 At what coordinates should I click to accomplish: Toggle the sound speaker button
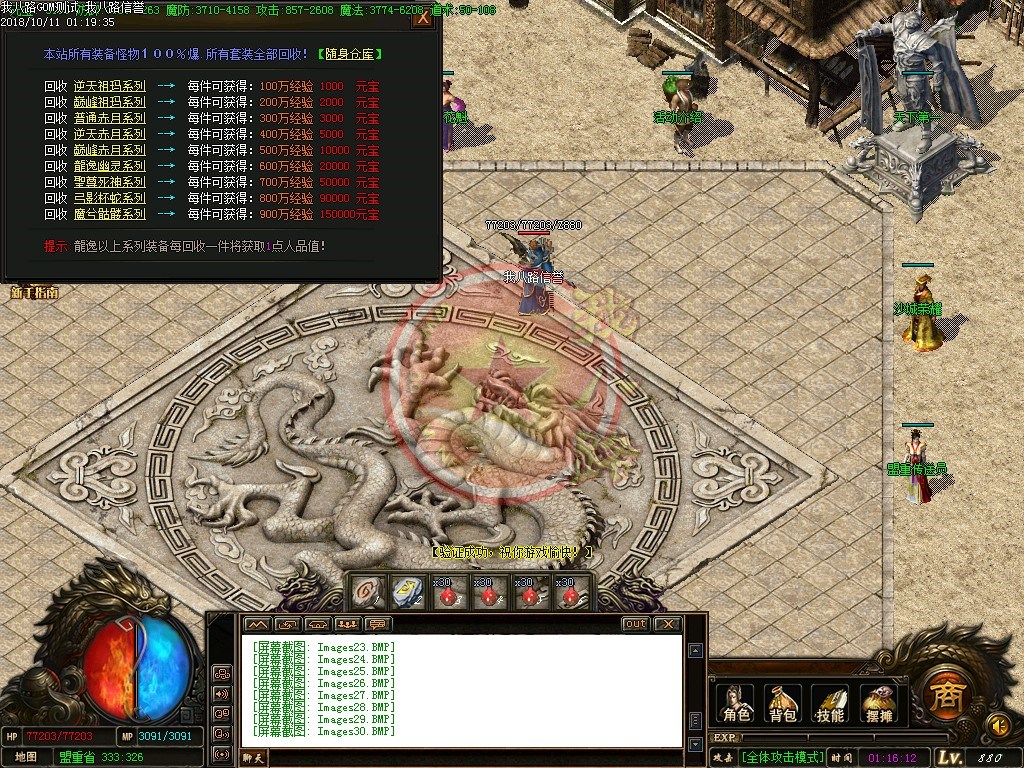pos(998,723)
